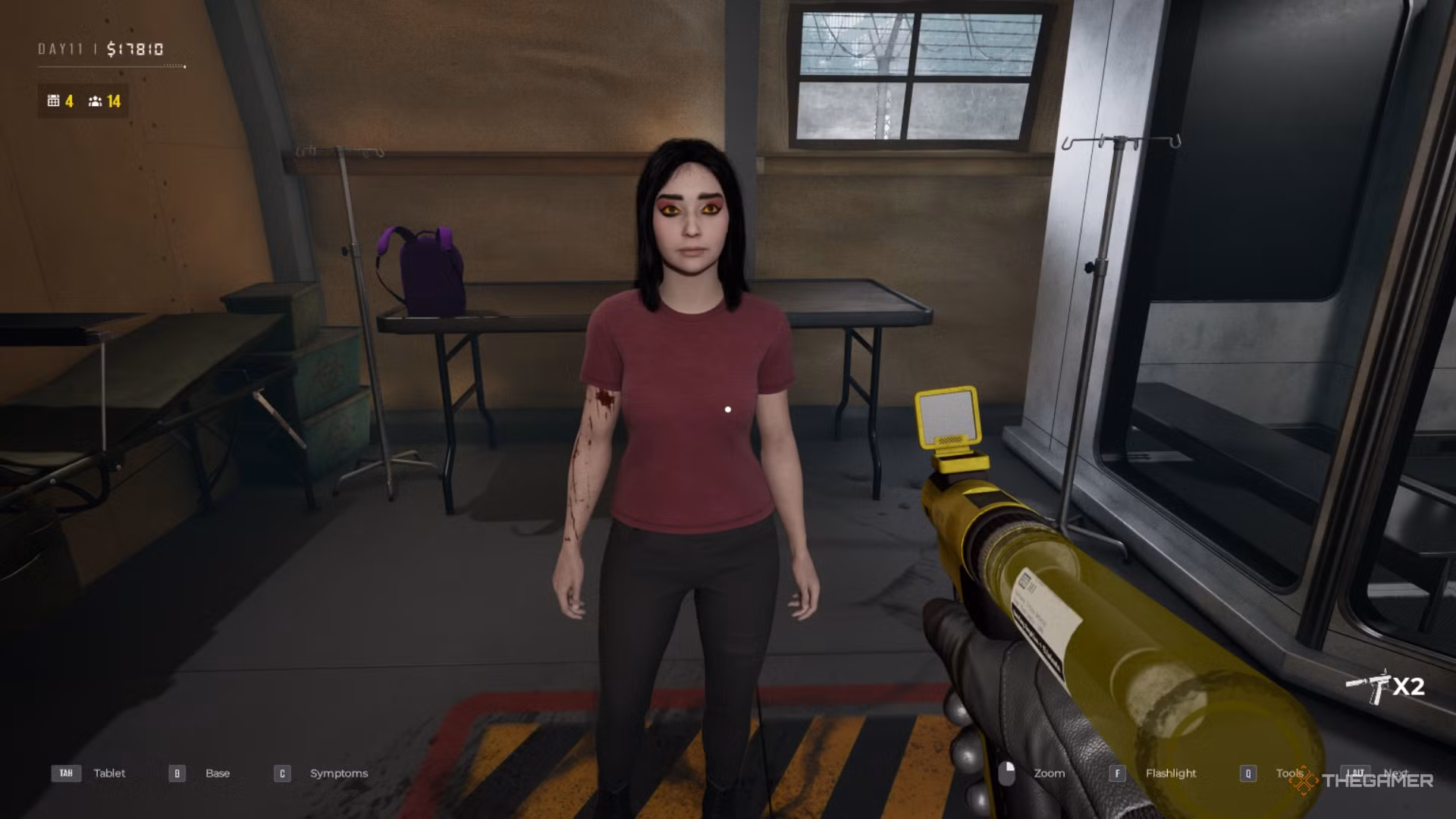The height and width of the screenshot is (819, 1456).
Task: Click the $17810 money display
Action: (133, 48)
